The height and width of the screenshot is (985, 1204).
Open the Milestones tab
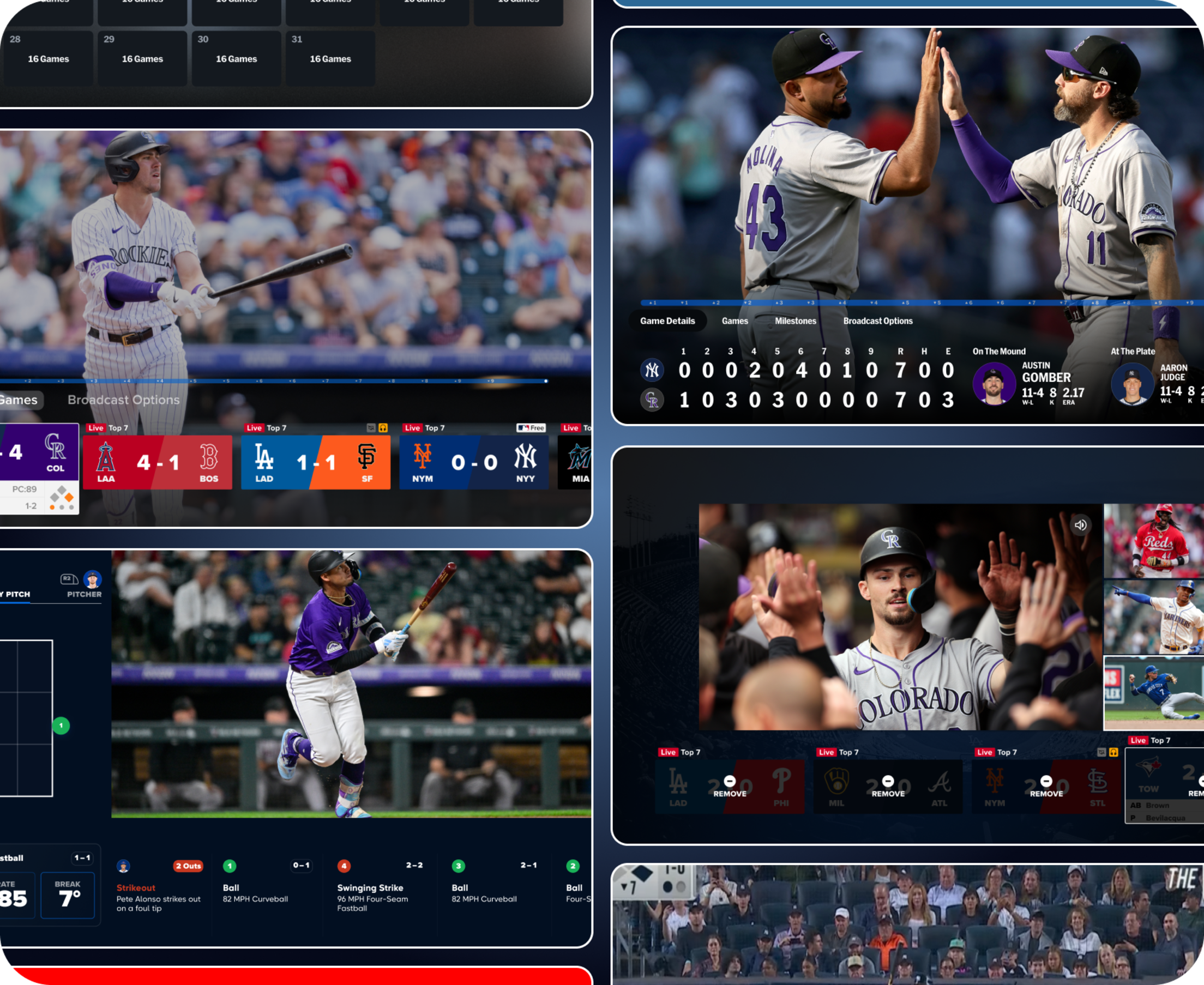(x=795, y=321)
